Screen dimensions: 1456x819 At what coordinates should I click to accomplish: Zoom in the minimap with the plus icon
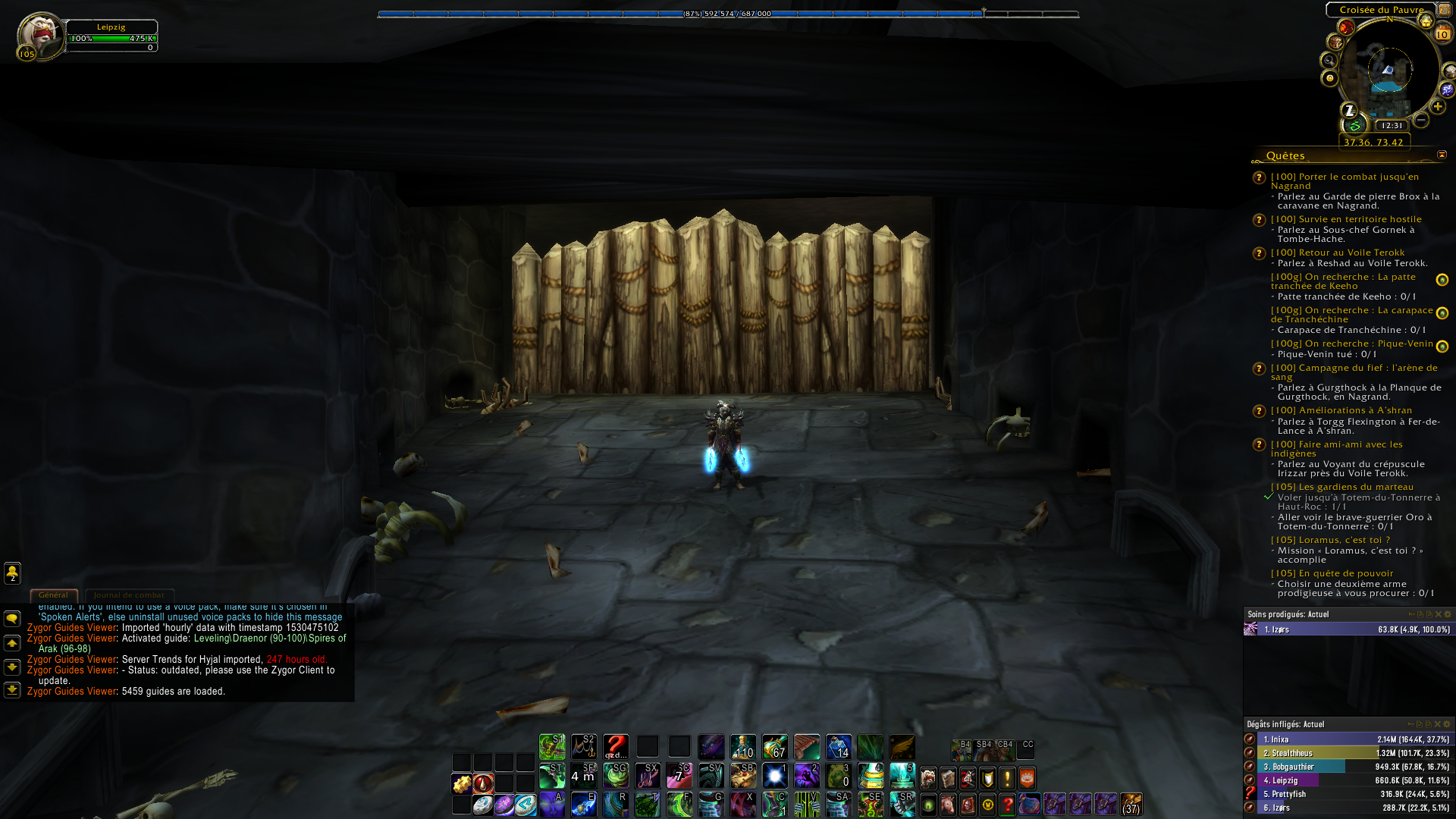click(1438, 106)
